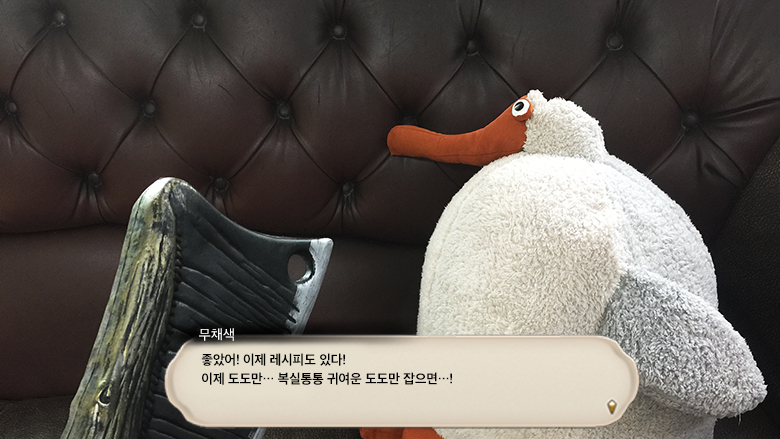Advance dialogue with the yellow arrow indicator
Screen dimensions: 780x439
[611, 405]
